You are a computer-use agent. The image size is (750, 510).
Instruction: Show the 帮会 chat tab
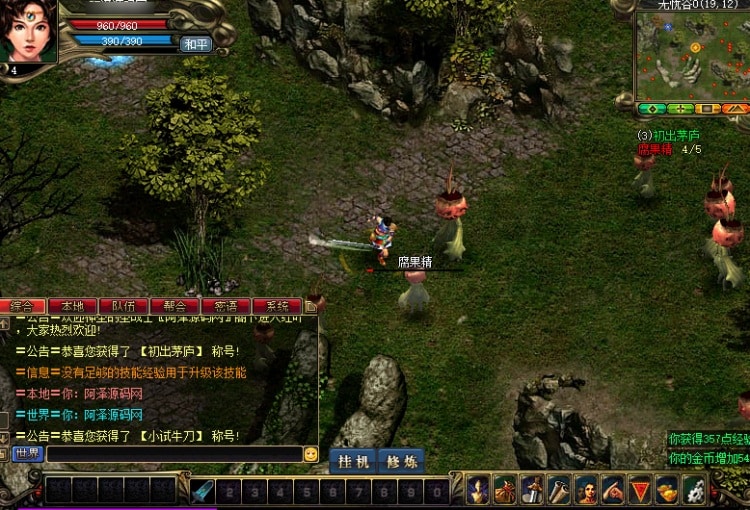[x=175, y=306]
